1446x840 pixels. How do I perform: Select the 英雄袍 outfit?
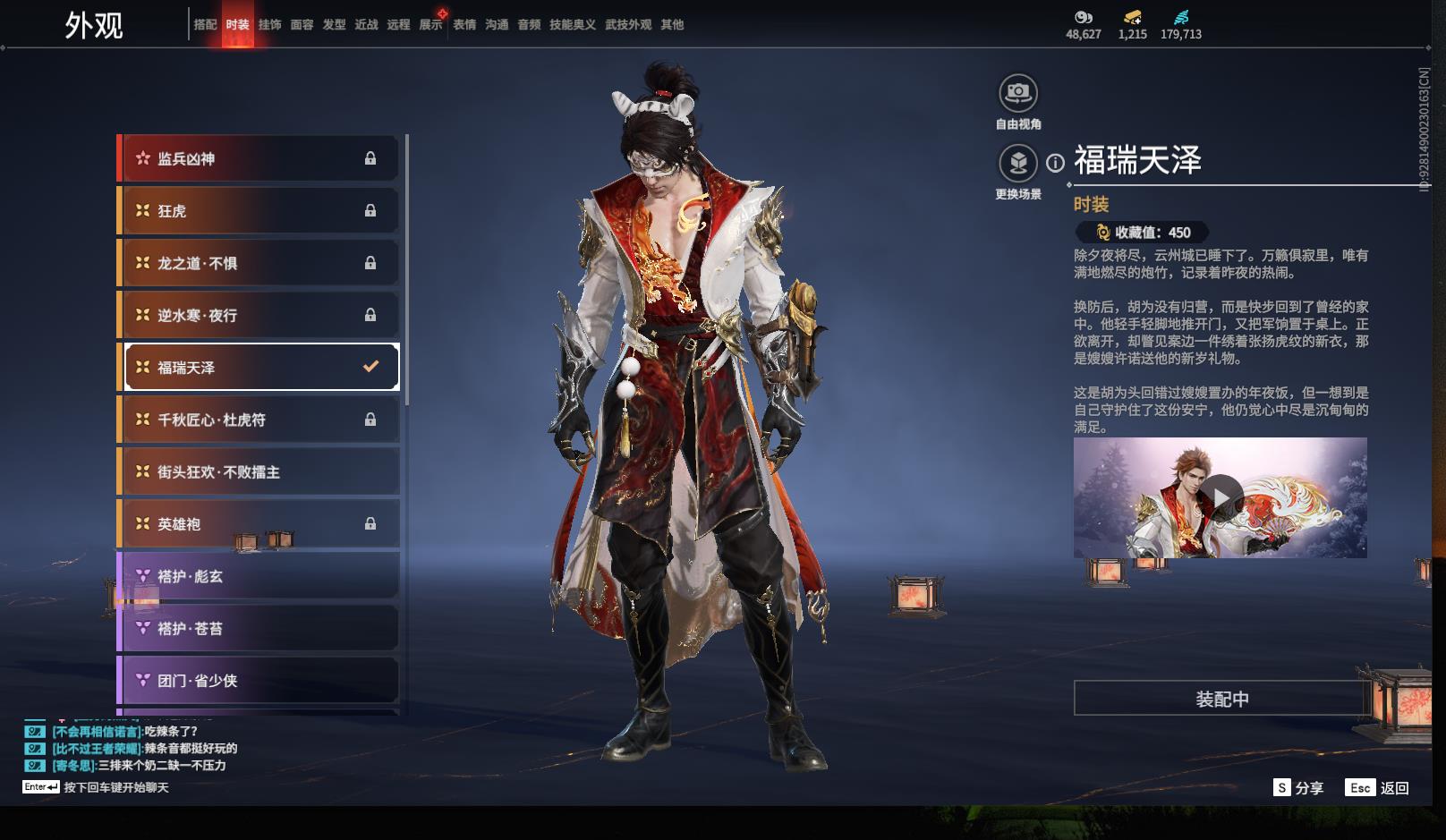[x=259, y=524]
